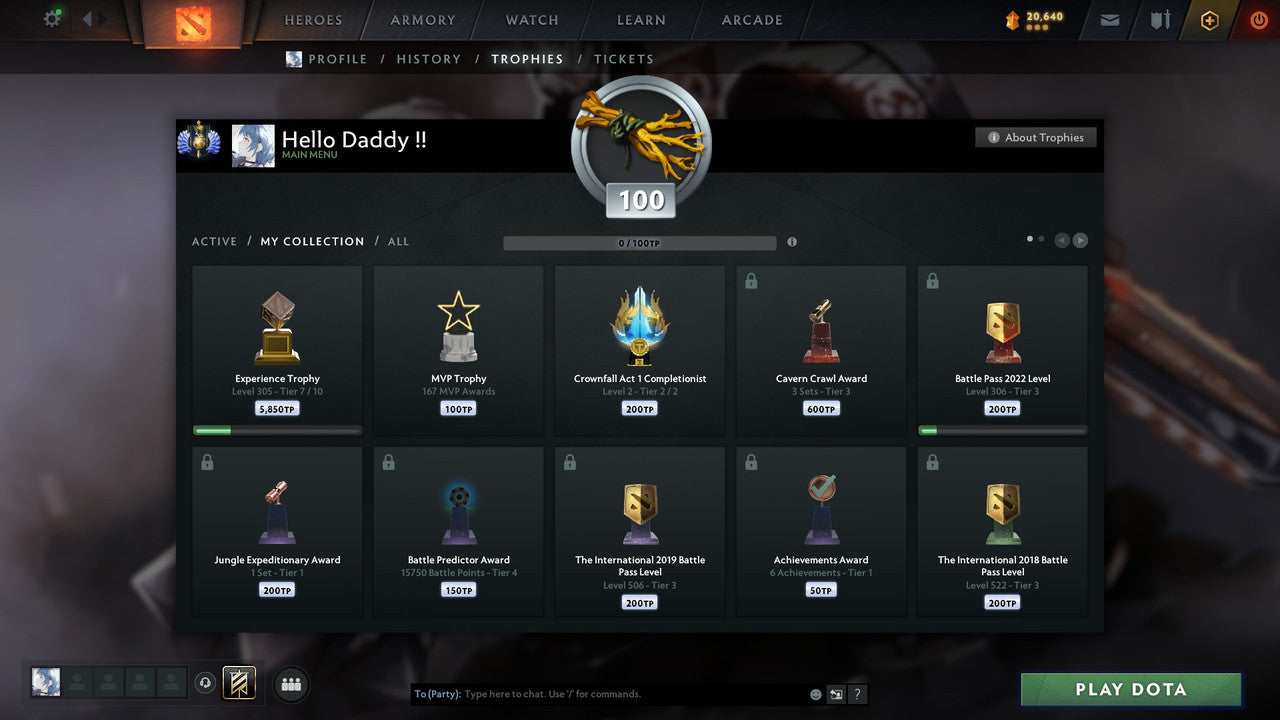Image resolution: width=1280 pixels, height=720 pixels.
Task: Open the HISTORY tab
Action: pos(428,59)
